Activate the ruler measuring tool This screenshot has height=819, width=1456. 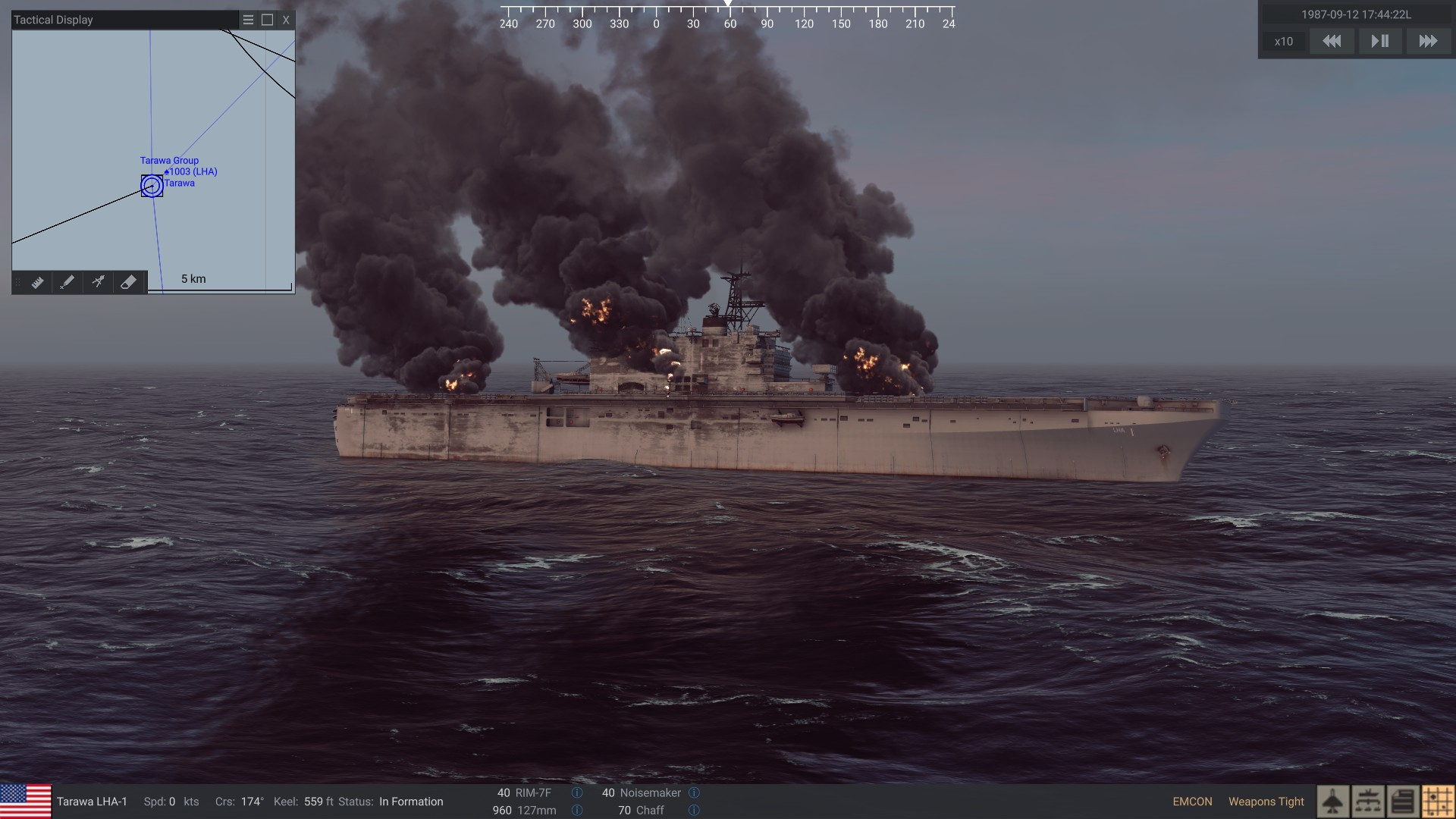click(x=37, y=282)
